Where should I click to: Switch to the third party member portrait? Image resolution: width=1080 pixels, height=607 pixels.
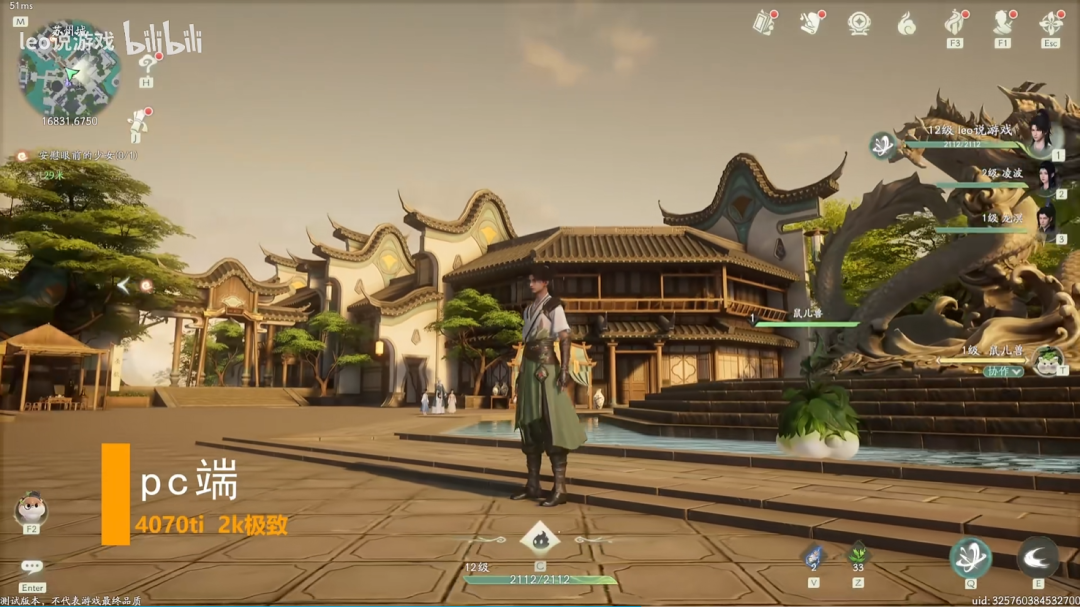pyautogui.click(x=1045, y=221)
